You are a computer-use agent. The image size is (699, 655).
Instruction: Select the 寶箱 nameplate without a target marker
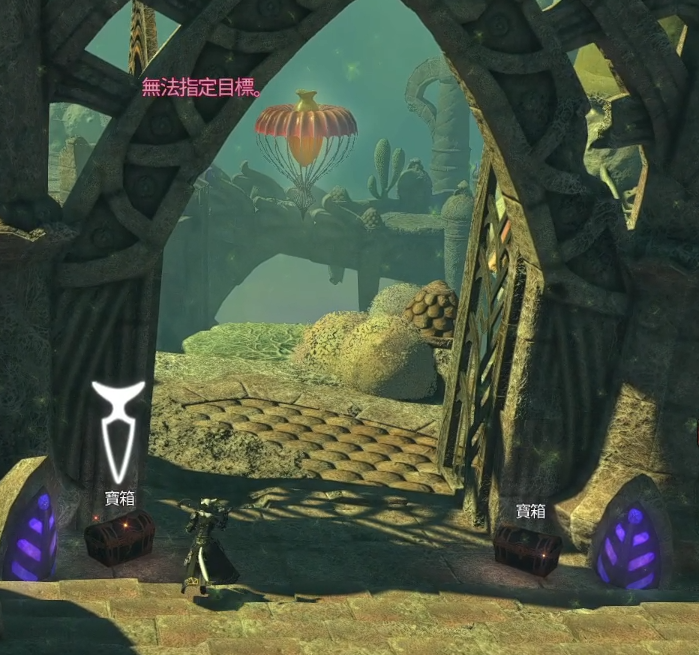530,511
